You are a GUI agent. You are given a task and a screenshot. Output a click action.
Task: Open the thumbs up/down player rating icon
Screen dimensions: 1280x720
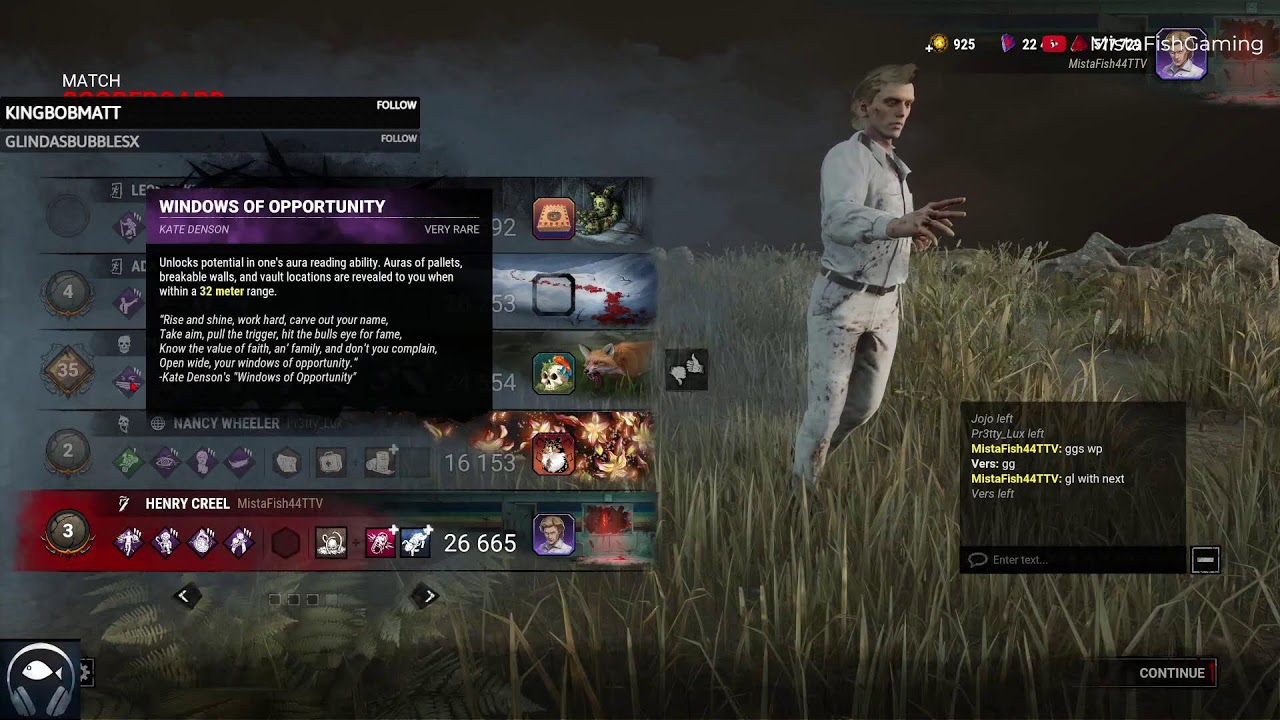[x=687, y=370]
